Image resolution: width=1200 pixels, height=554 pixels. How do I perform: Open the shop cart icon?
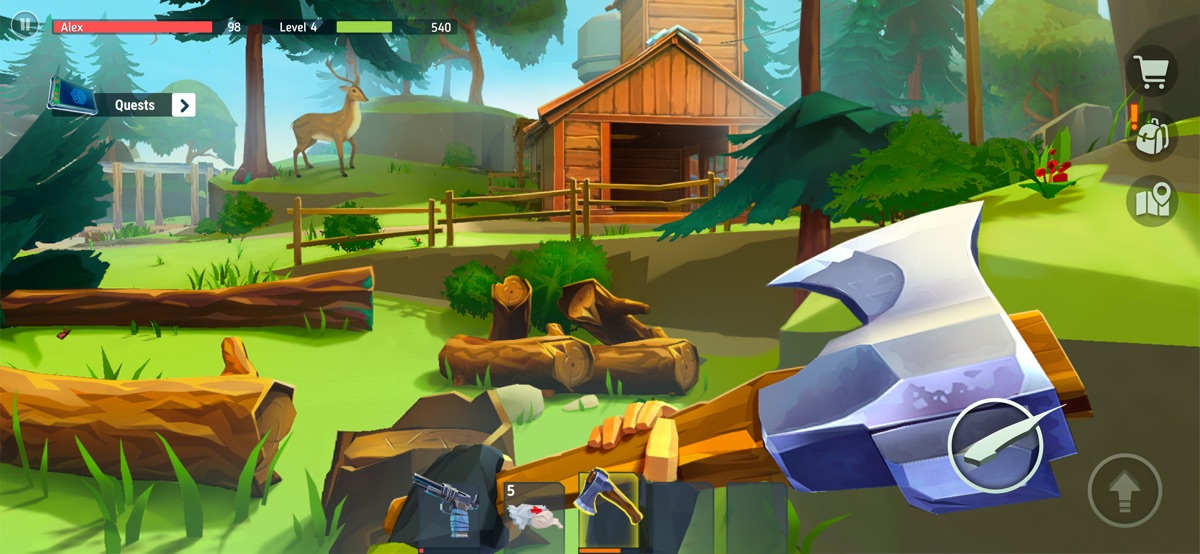pos(1151,70)
